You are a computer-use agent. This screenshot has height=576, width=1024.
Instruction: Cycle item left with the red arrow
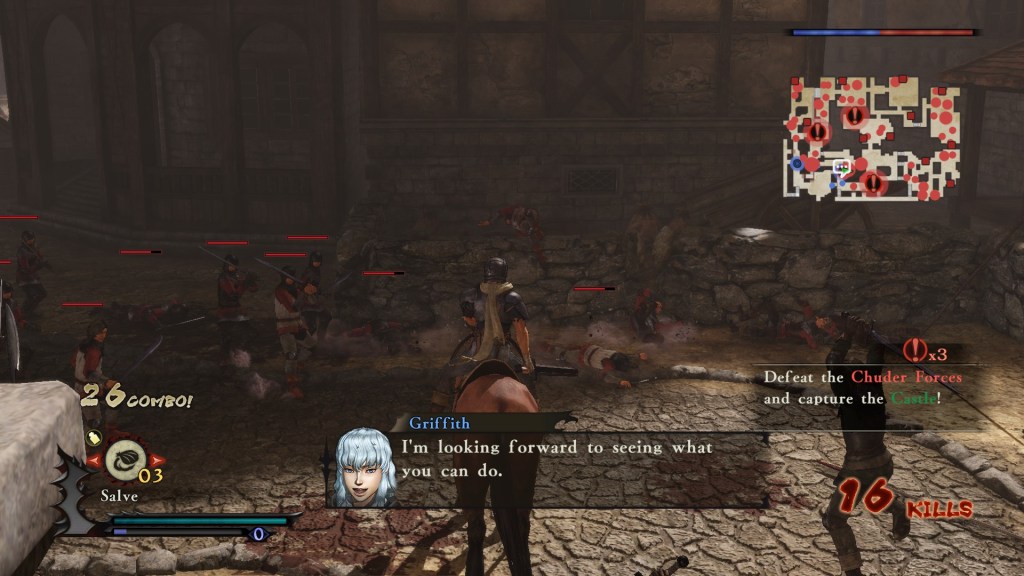pyautogui.click(x=92, y=461)
